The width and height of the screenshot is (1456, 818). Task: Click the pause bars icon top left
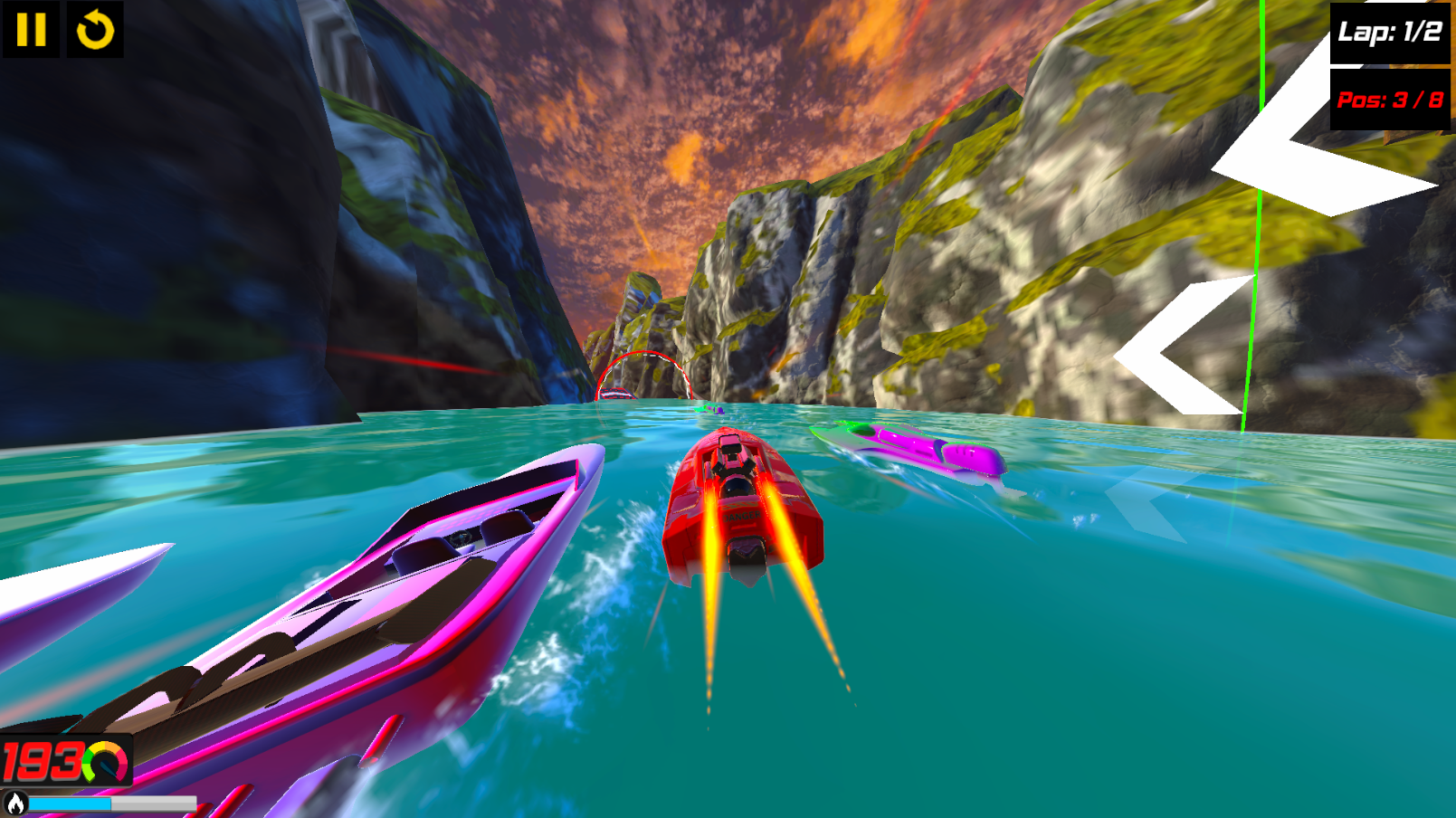point(30,30)
